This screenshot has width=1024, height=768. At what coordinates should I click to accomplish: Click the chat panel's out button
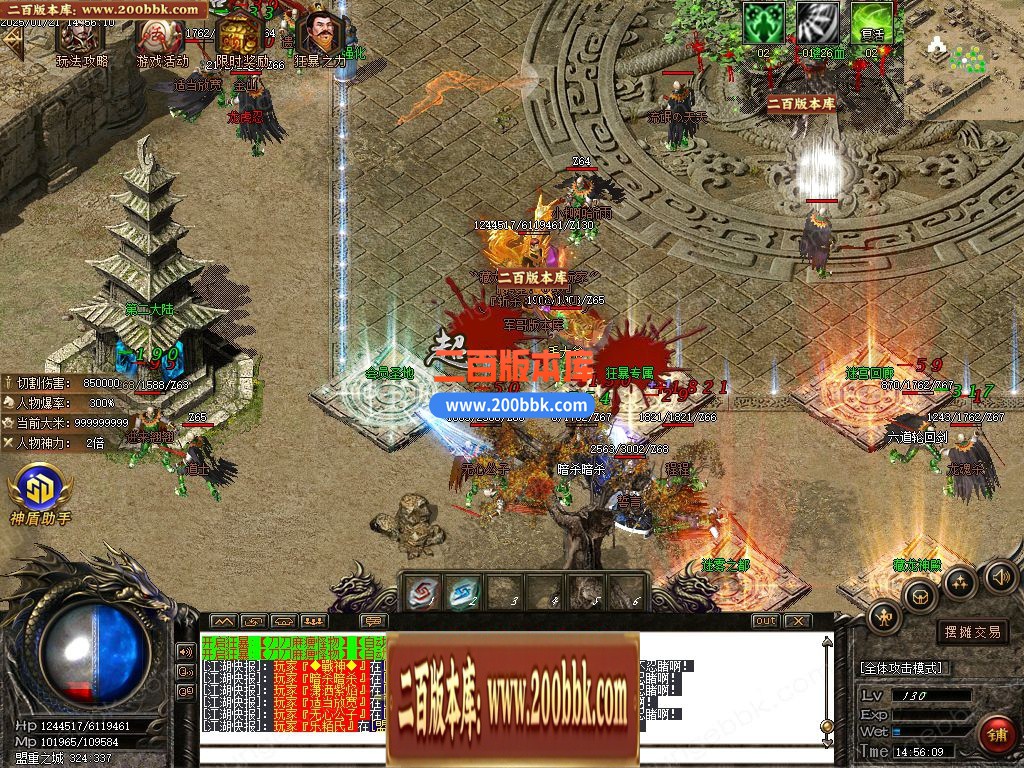pyautogui.click(x=765, y=621)
